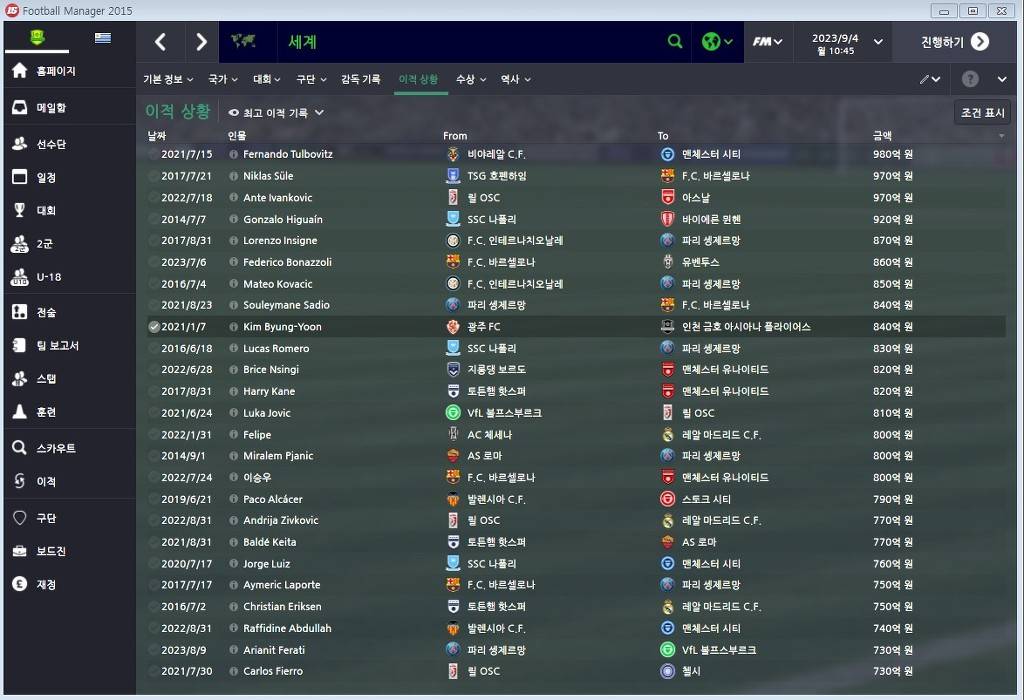Screen dimensions: 1024x700
Task: Click the 진행하기 continue button
Action: click(x=955, y=42)
